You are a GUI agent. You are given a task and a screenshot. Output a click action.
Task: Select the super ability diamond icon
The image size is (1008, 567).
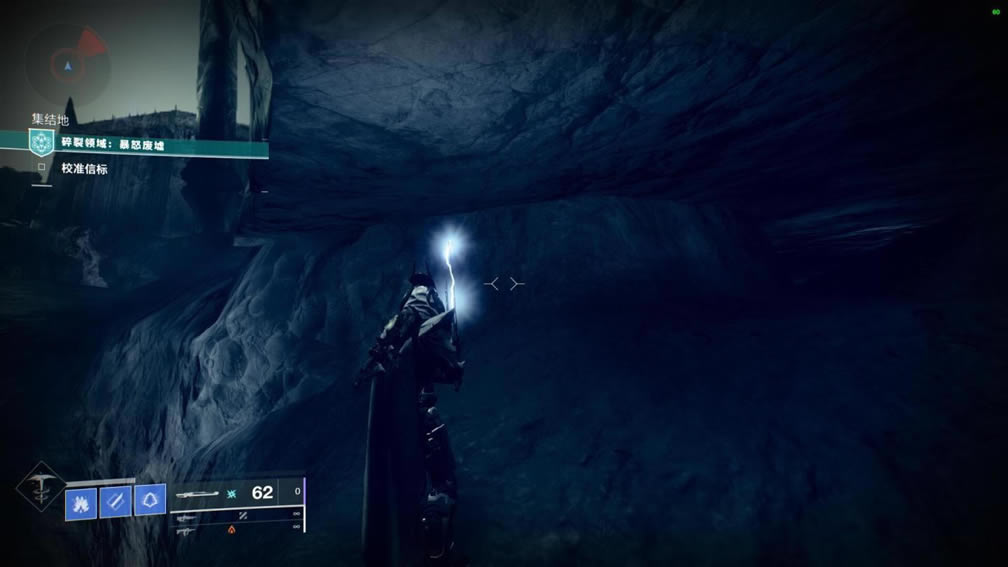point(41,489)
